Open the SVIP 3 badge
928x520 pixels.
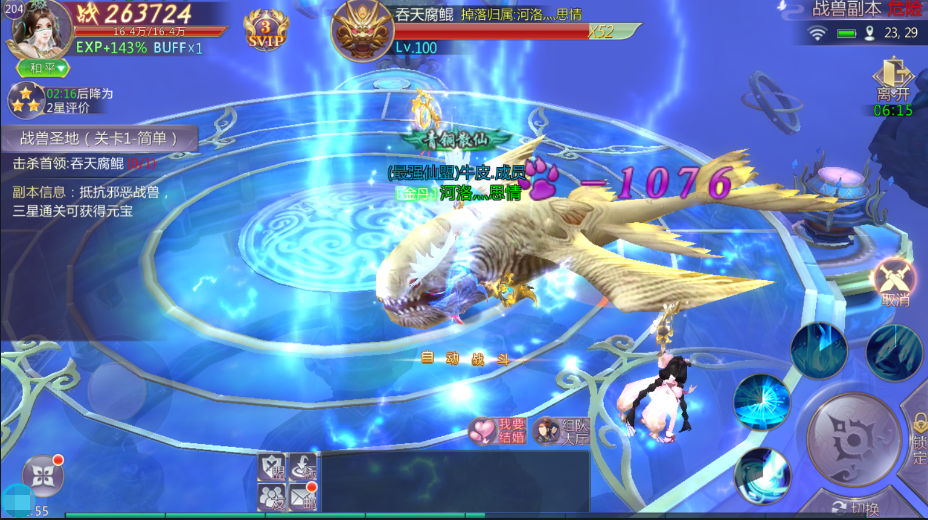pyautogui.click(x=264, y=31)
